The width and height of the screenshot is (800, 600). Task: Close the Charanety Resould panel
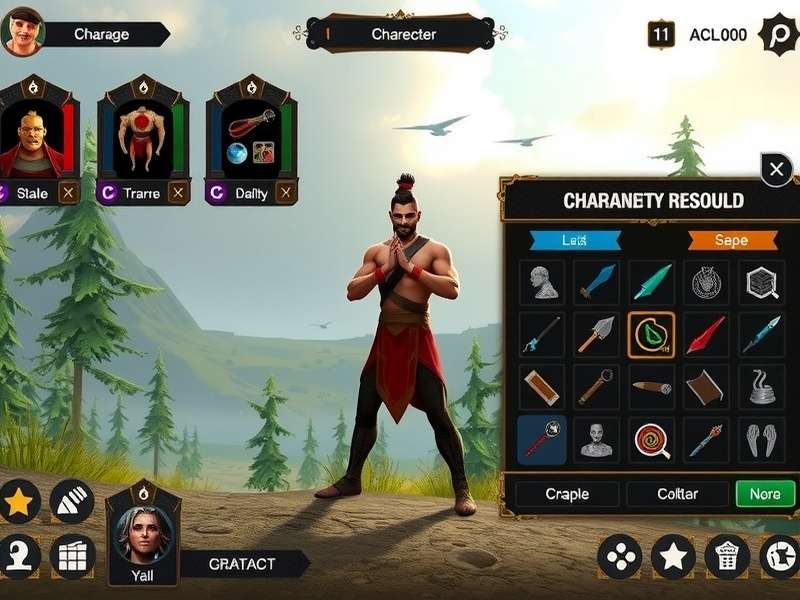pos(776,170)
